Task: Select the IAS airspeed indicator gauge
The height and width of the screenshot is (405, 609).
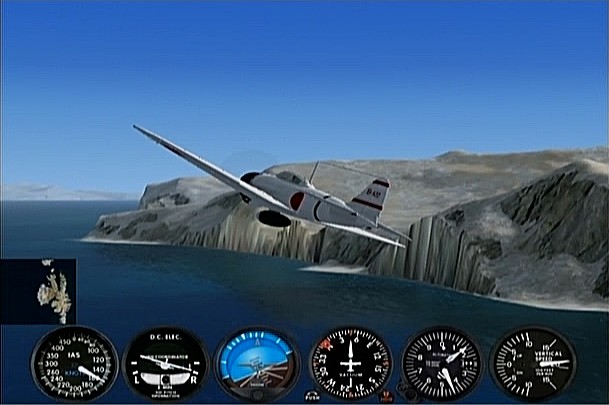Action: tap(74, 364)
